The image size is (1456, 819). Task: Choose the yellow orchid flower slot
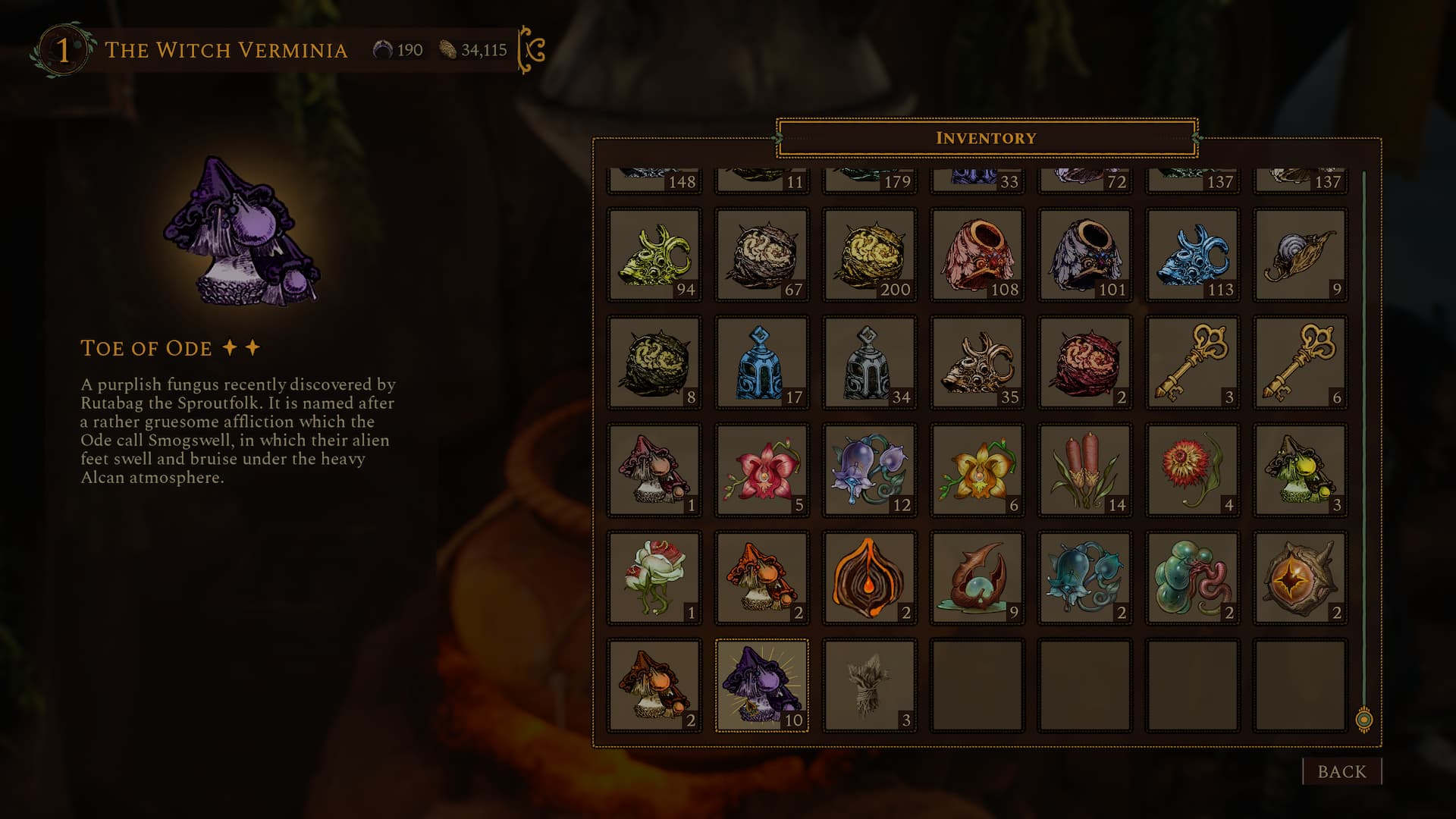click(977, 470)
